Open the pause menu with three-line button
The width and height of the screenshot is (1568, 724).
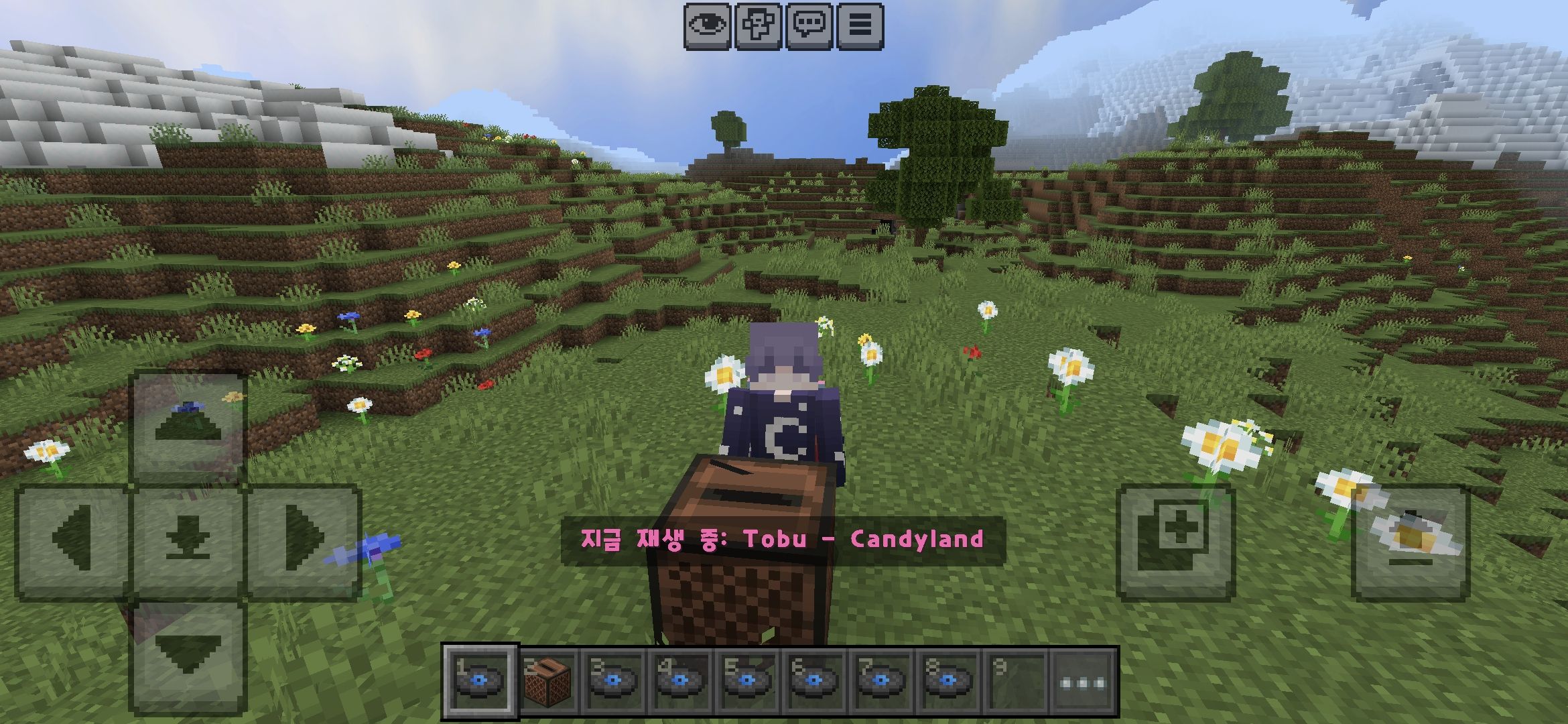(860, 26)
